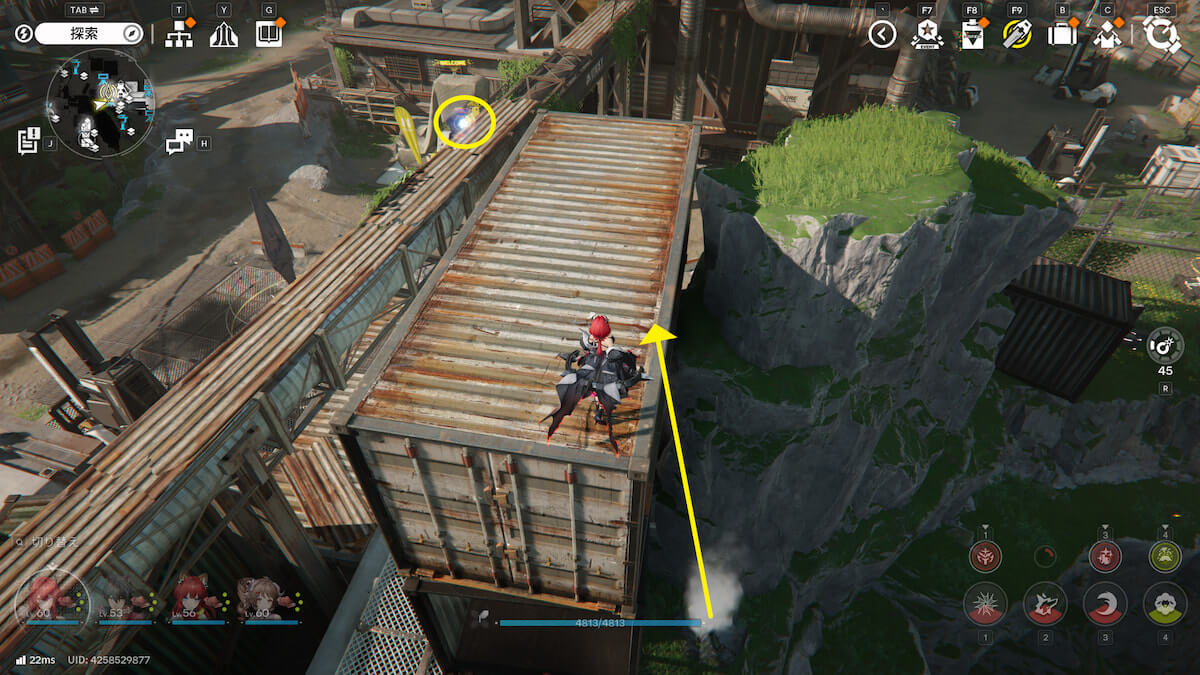The width and height of the screenshot is (1200, 675).
Task: Activate the crescent moon skill in slot 3
Action: (x=1105, y=604)
